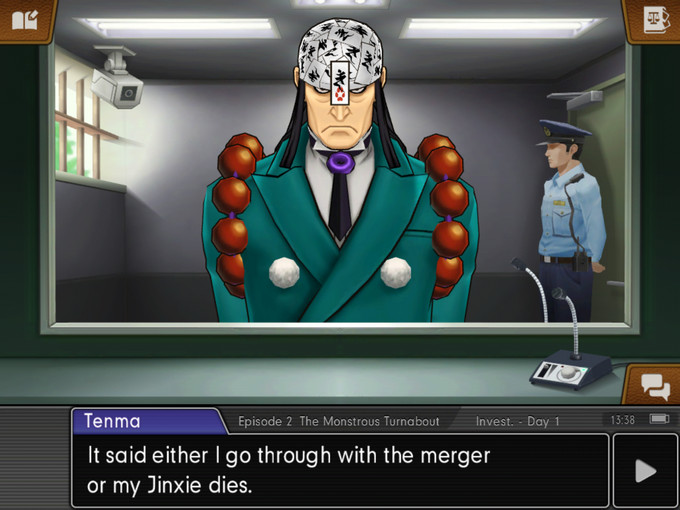Show the conversation log speech bubbles

655,385
